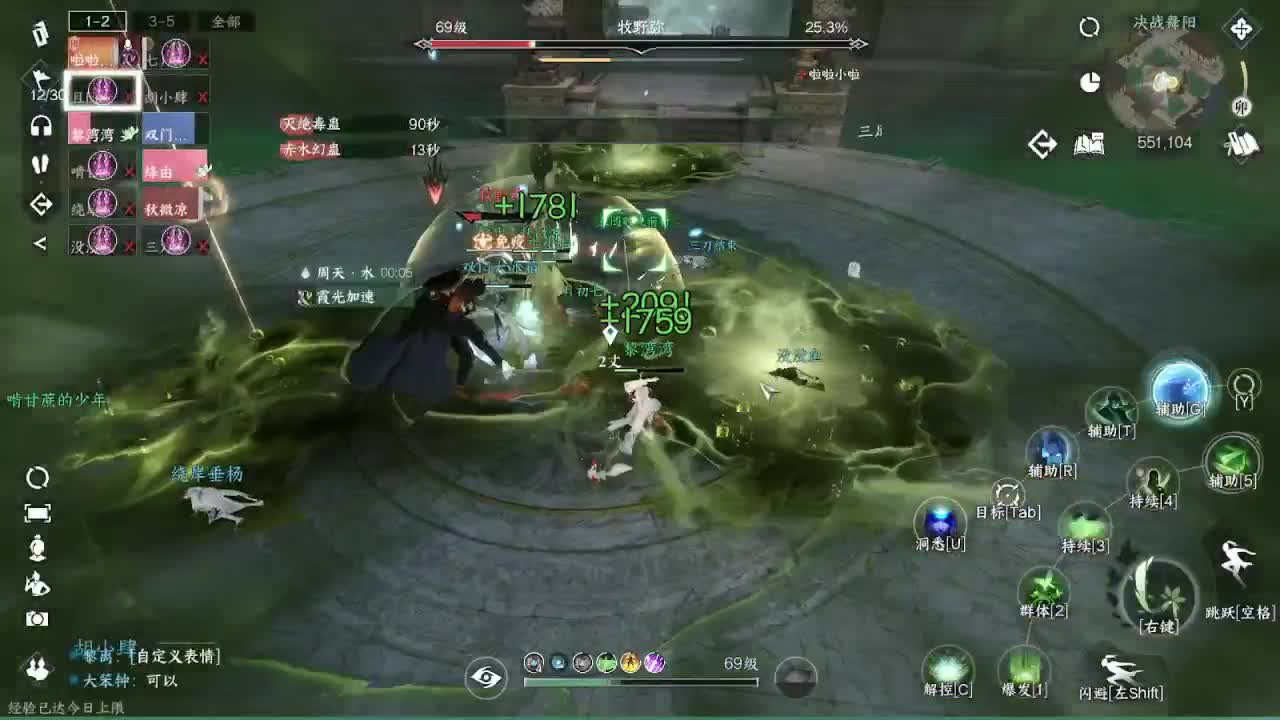The height and width of the screenshot is (720, 1280).
Task: Toggle the eye visibility icon at bottom center
Action: click(485, 676)
